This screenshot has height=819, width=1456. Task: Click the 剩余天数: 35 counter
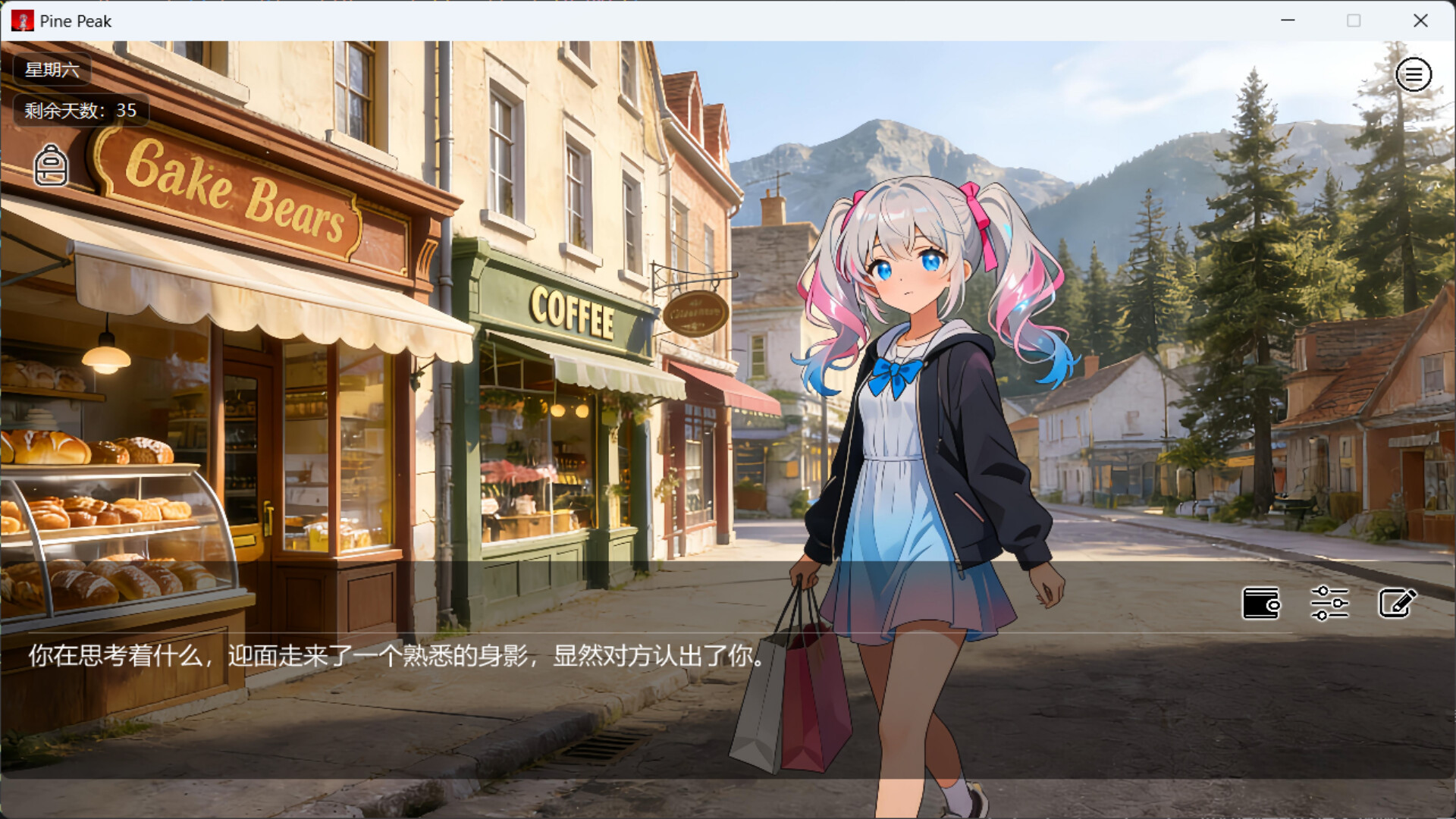(x=78, y=110)
